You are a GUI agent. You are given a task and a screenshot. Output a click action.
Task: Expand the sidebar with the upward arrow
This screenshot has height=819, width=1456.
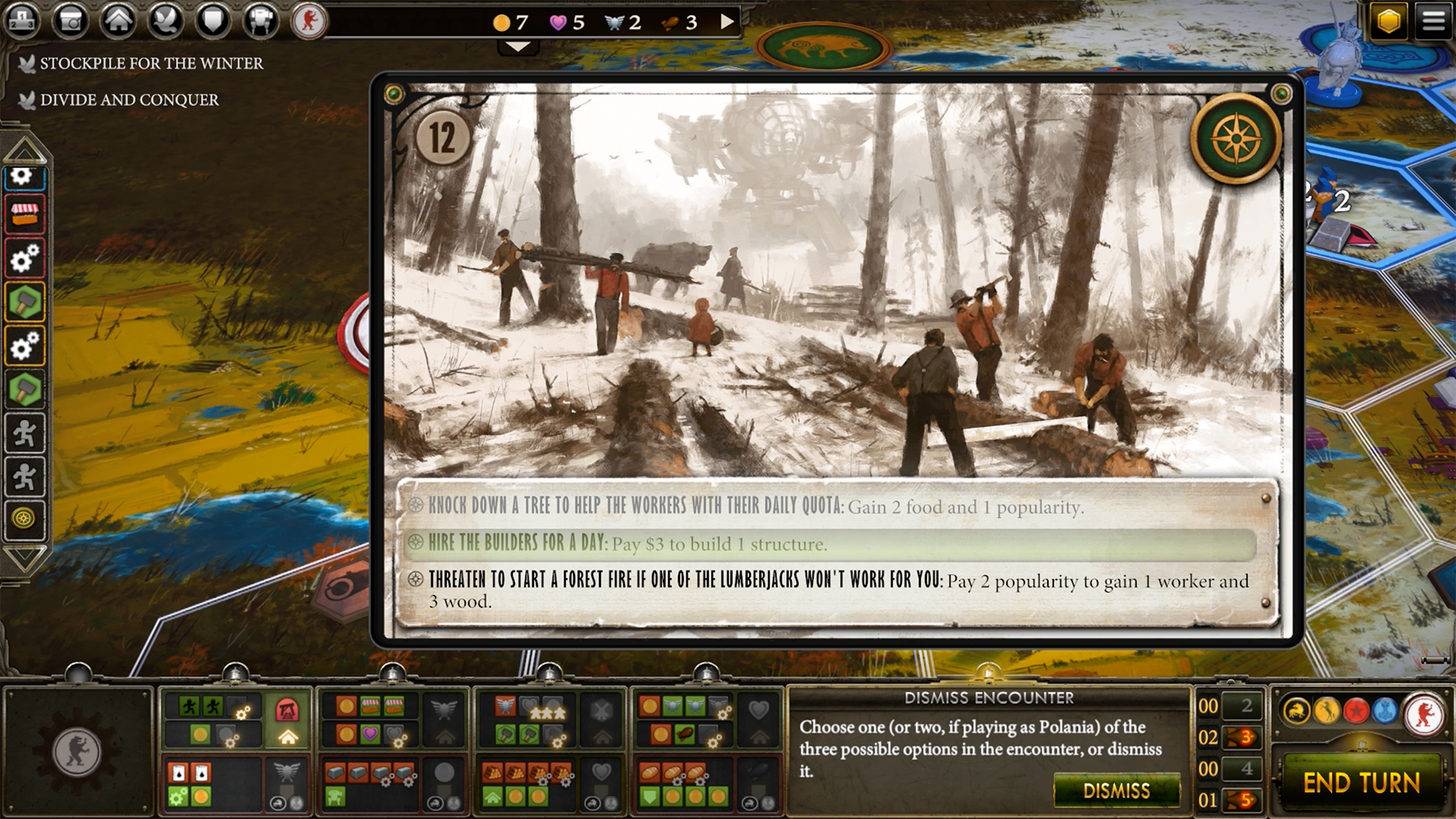click(x=25, y=152)
